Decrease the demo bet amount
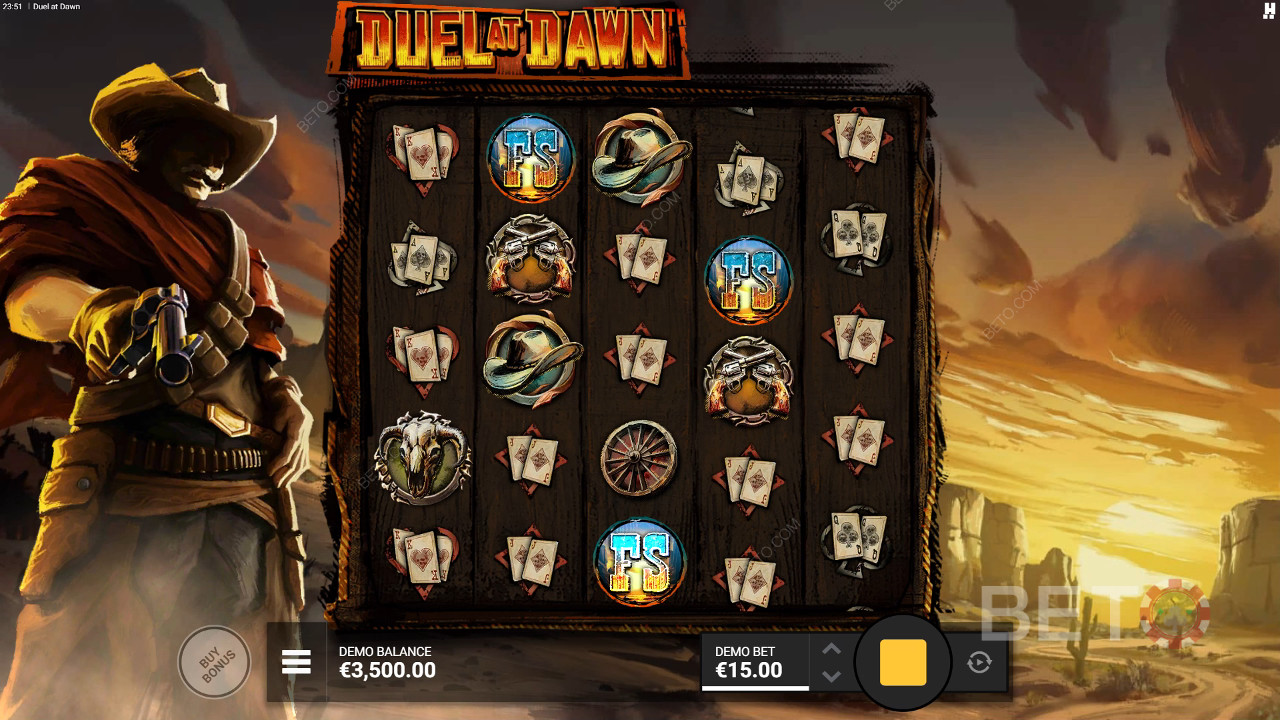Screen dimensions: 1280x720 click(x=831, y=676)
